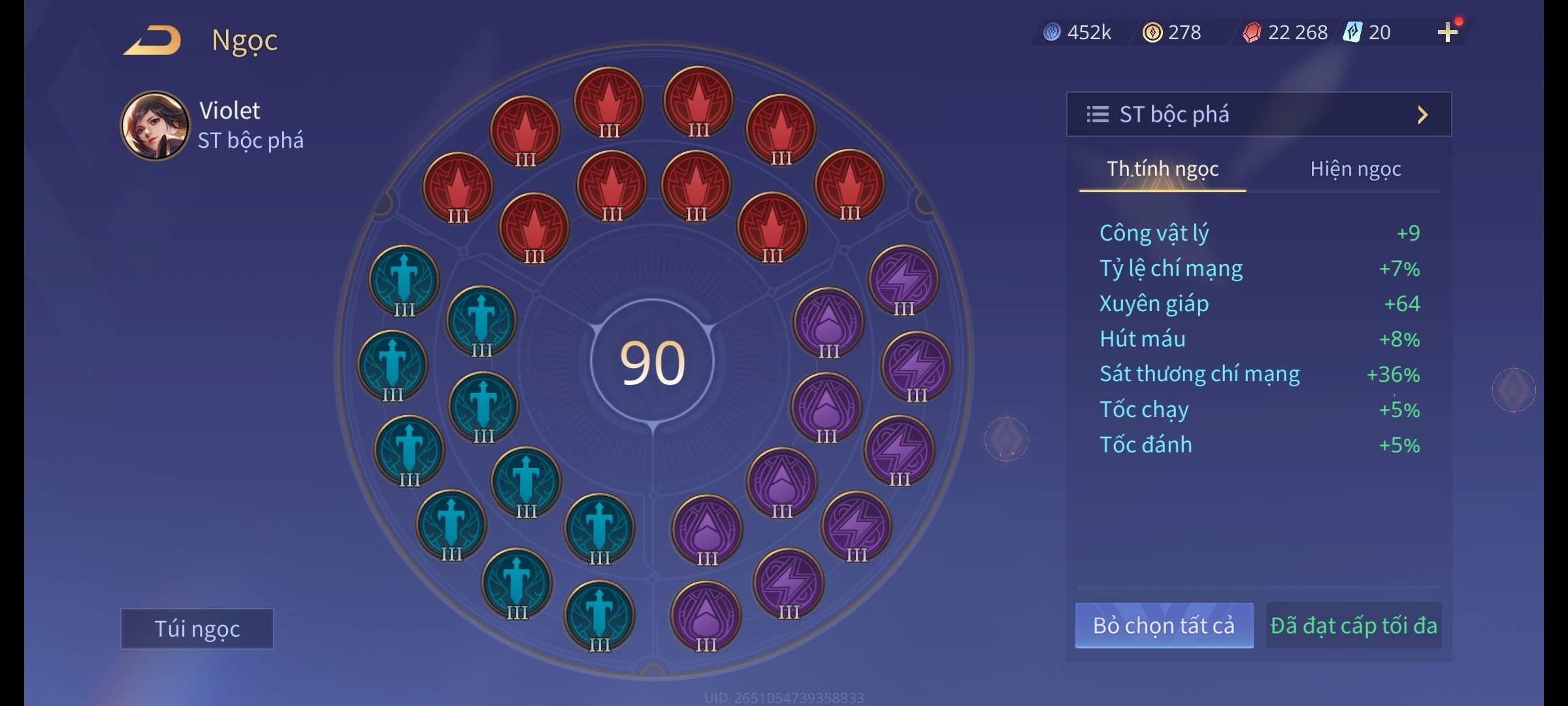Screen dimensions: 1568x706
Task: Tap the Violet hero portrait
Action: pos(155,126)
